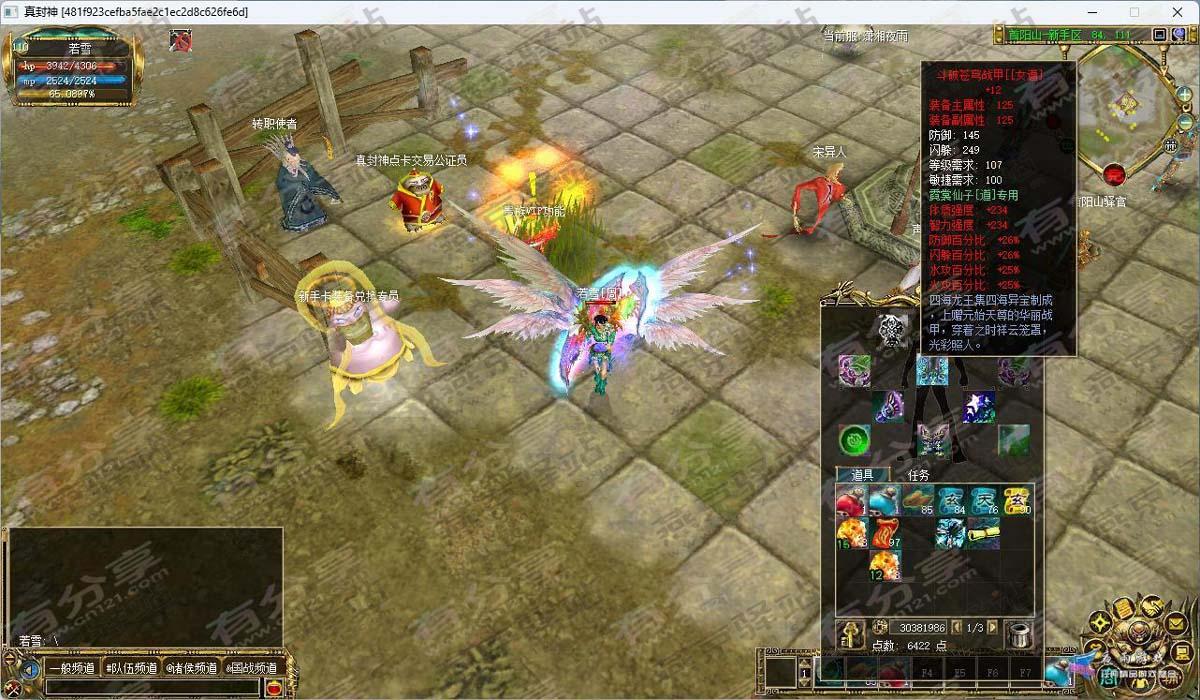Go to the next inventory page

point(992,627)
